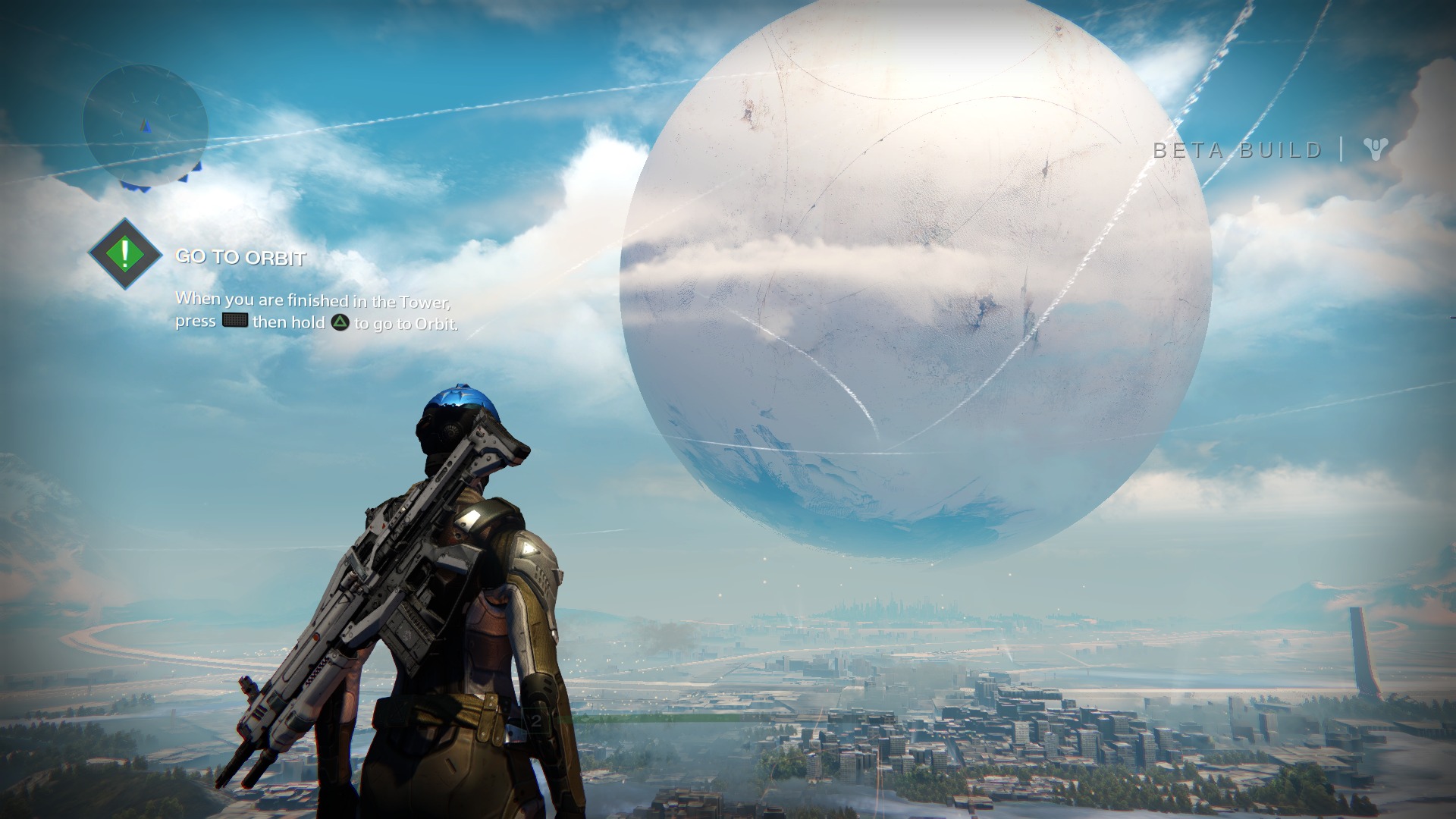The image size is (1456, 819).
Task: Click the Destiny tricorn logo
Action: (x=1375, y=149)
